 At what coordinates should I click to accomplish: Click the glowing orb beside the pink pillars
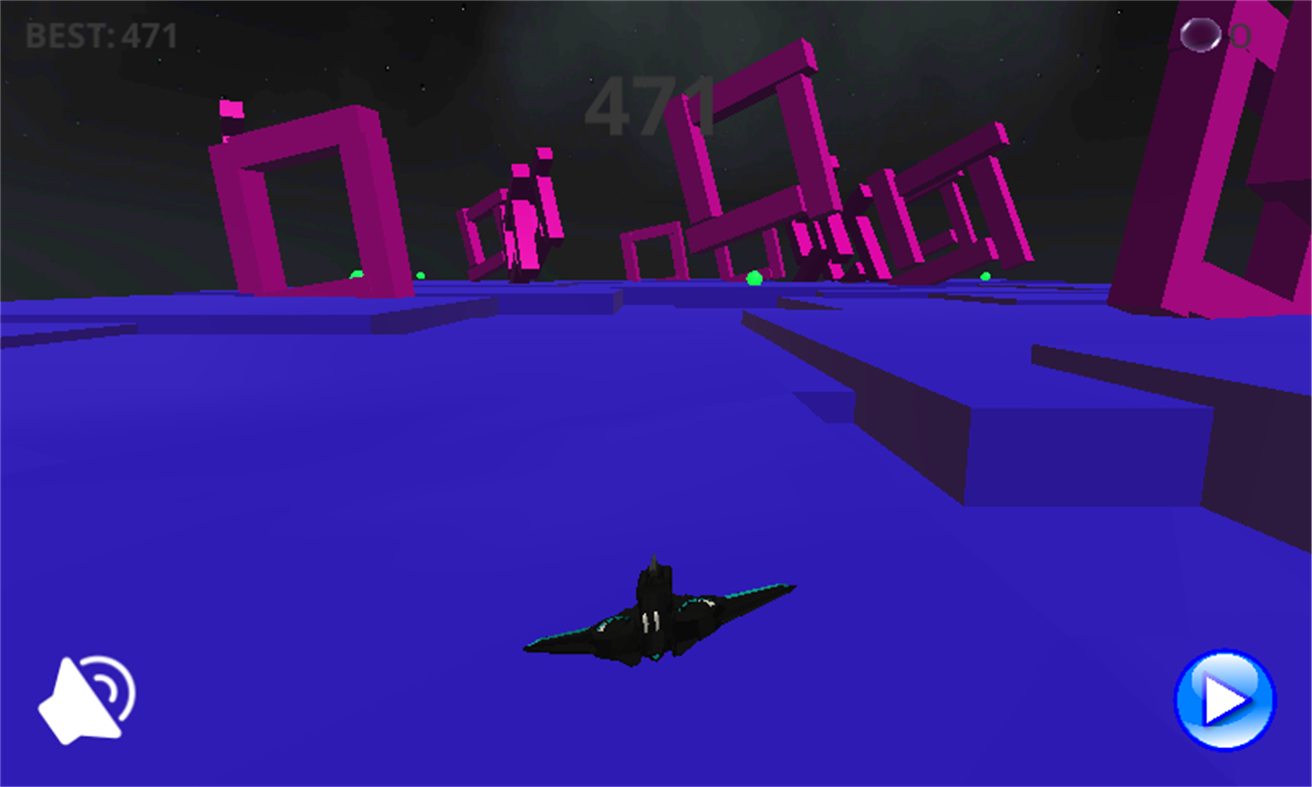pyautogui.click(x=420, y=277)
